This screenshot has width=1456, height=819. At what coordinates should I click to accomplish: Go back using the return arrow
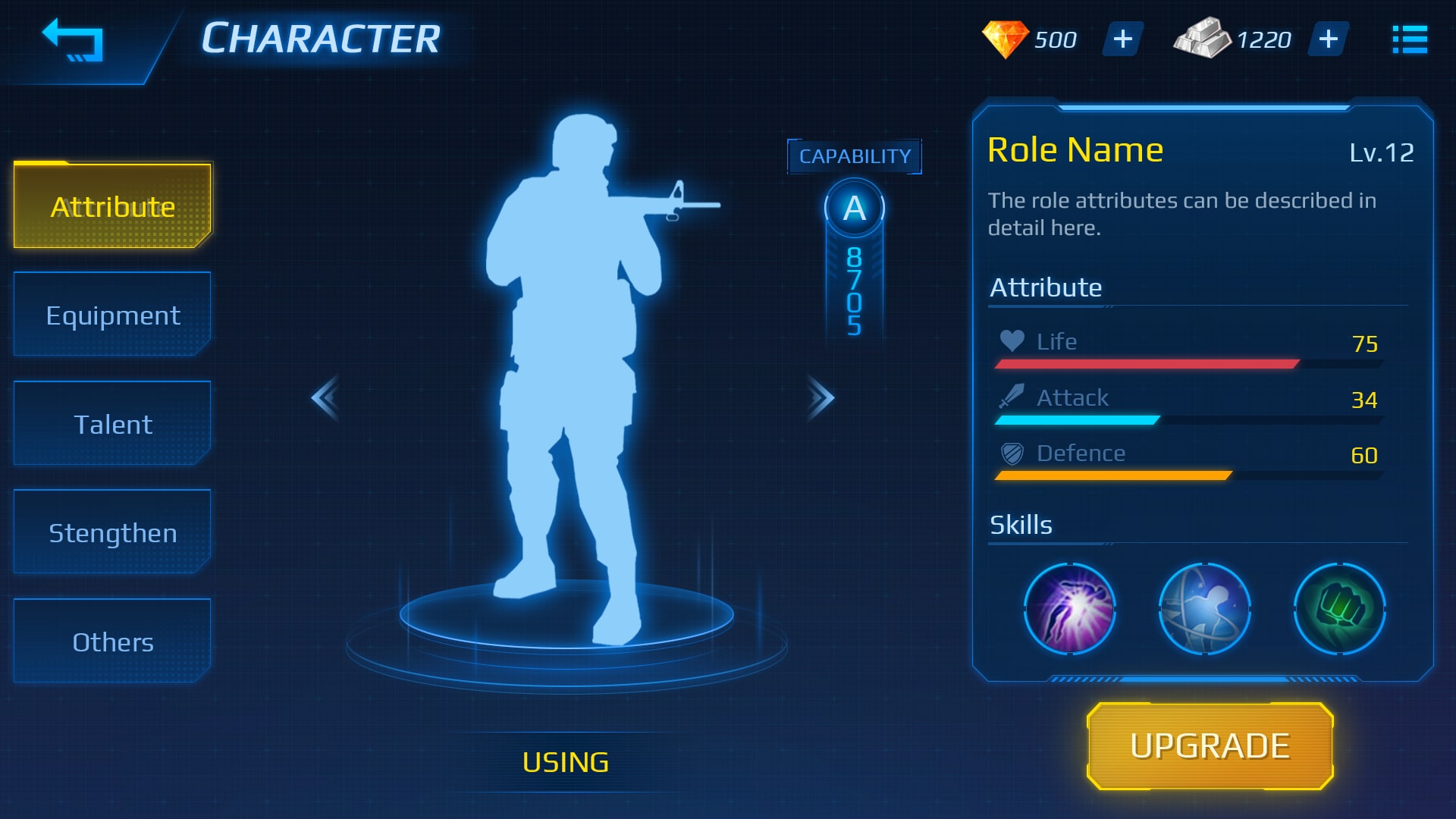pyautogui.click(x=73, y=40)
